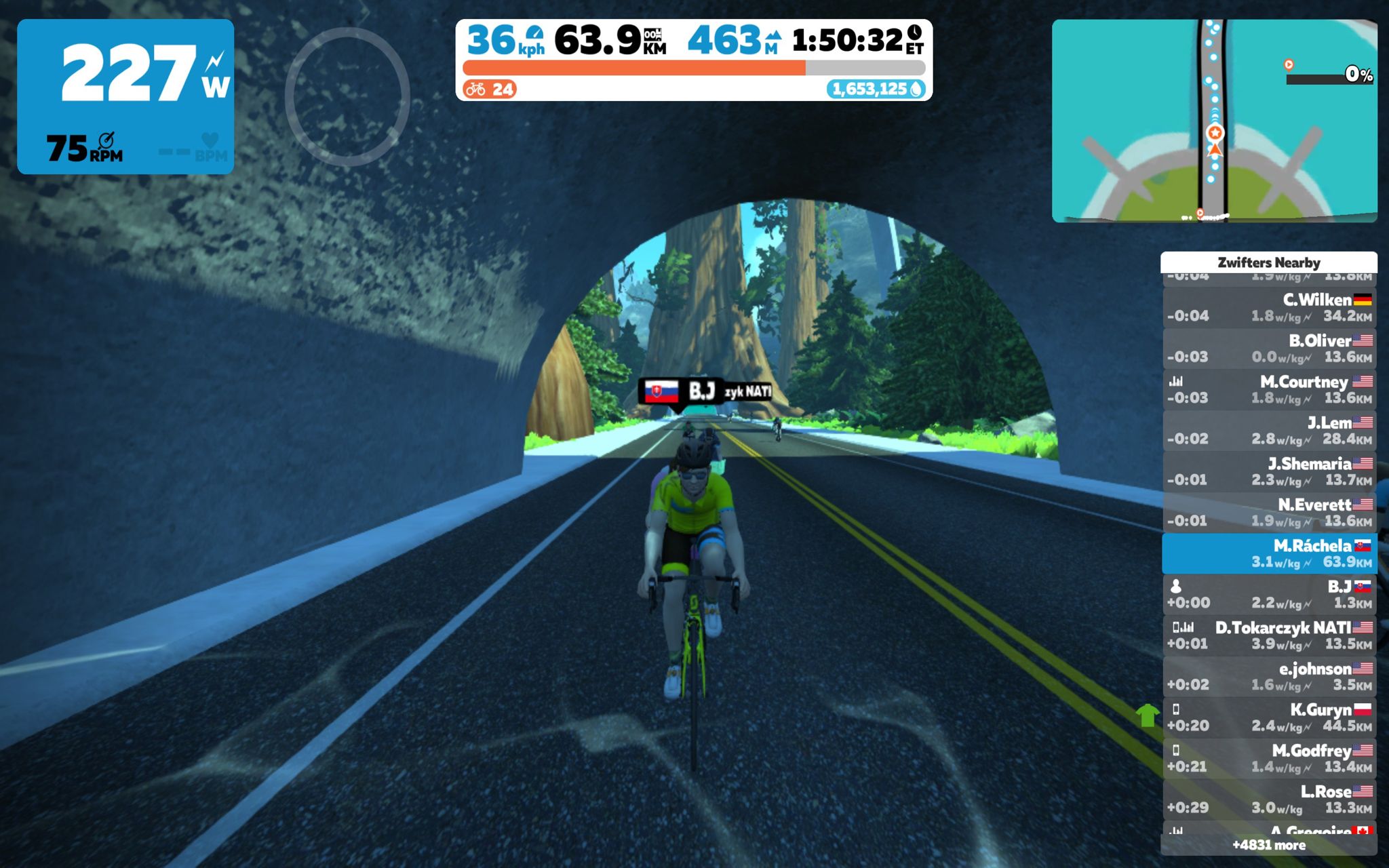This screenshot has width=1389, height=868.
Task: Click the Zwifters Nearby header
Action: (1268, 262)
